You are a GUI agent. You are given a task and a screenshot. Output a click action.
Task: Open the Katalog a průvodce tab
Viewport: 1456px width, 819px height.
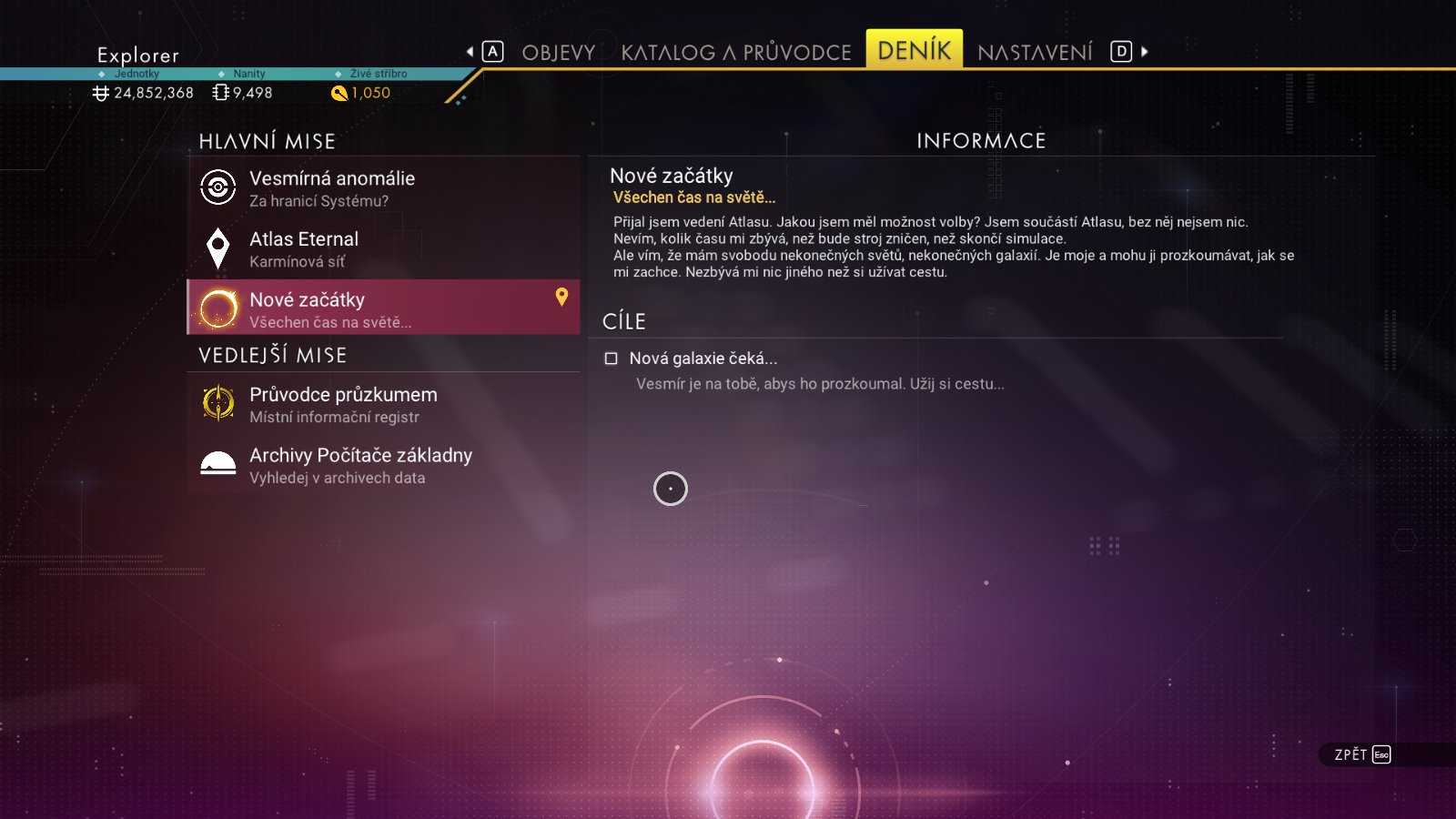(735, 53)
